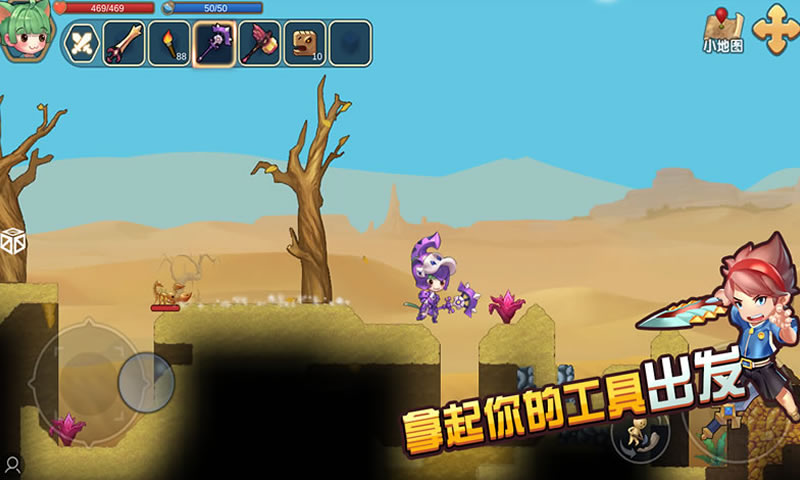Open the 小地图 minimap
This screenshot has width=800, height=480.
click(x=723, y=31)
